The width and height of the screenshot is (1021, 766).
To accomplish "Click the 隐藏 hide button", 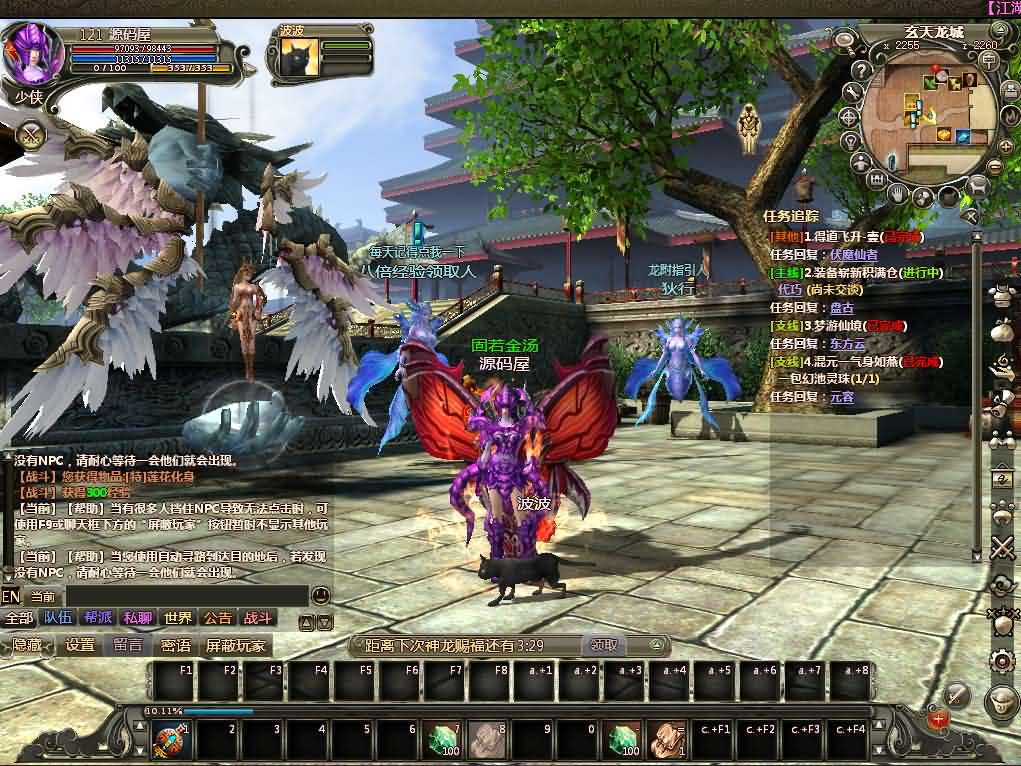I will [28, 645].
